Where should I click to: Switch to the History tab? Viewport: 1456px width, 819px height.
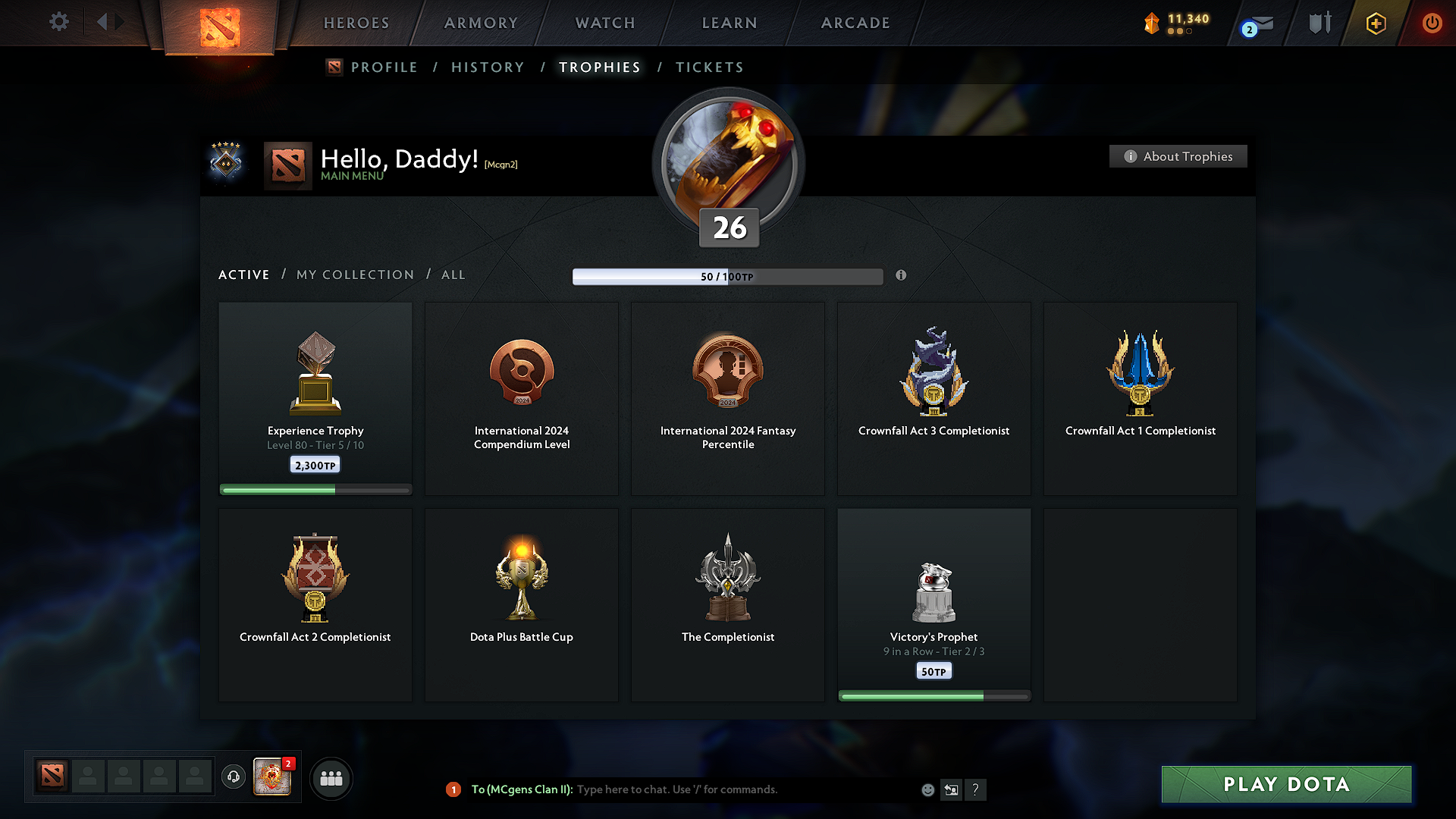(x=488, y=67)
